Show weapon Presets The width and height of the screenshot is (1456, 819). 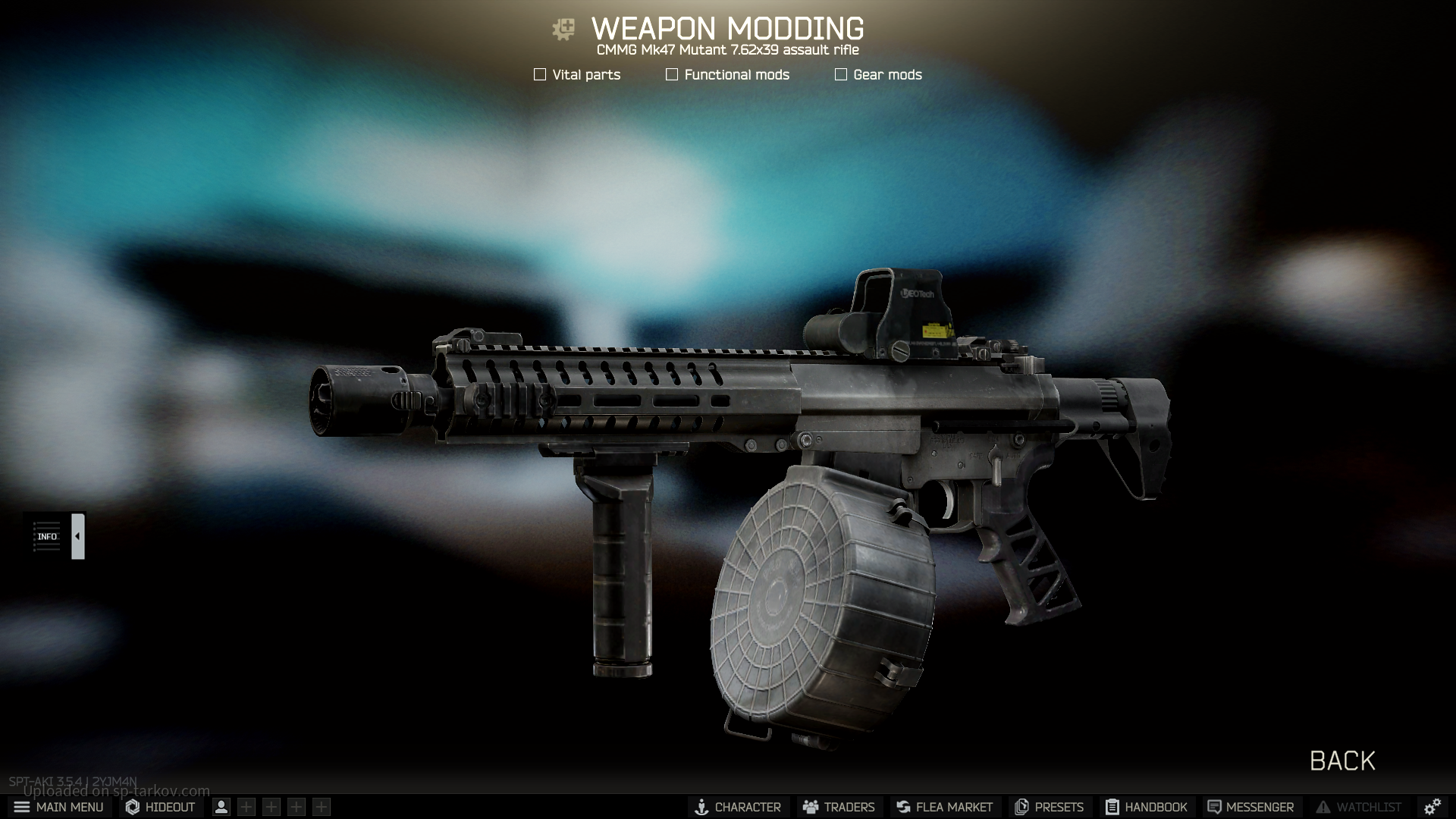pyautogui.click(x=1049, y=807)
